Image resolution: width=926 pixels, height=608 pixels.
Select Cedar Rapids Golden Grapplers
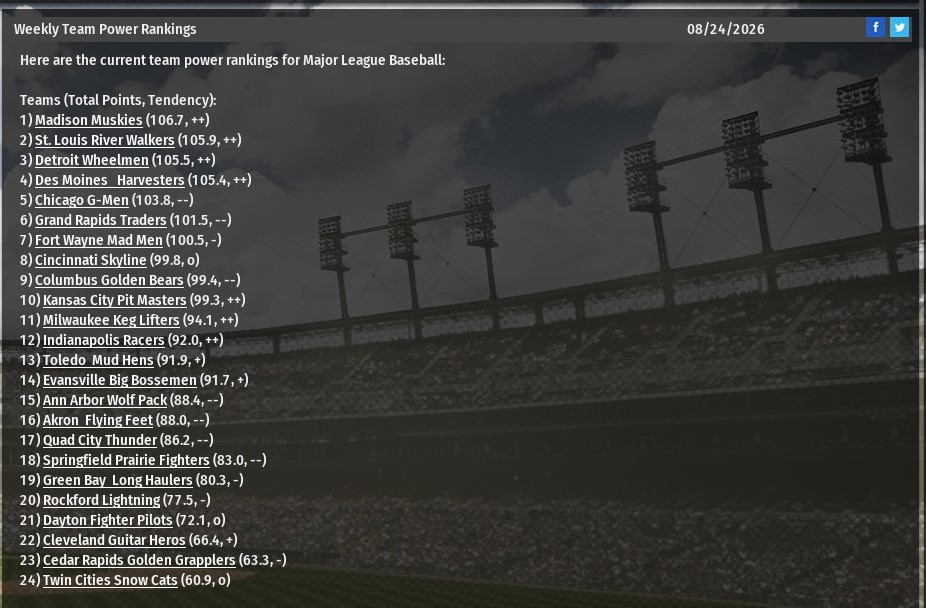139,560
